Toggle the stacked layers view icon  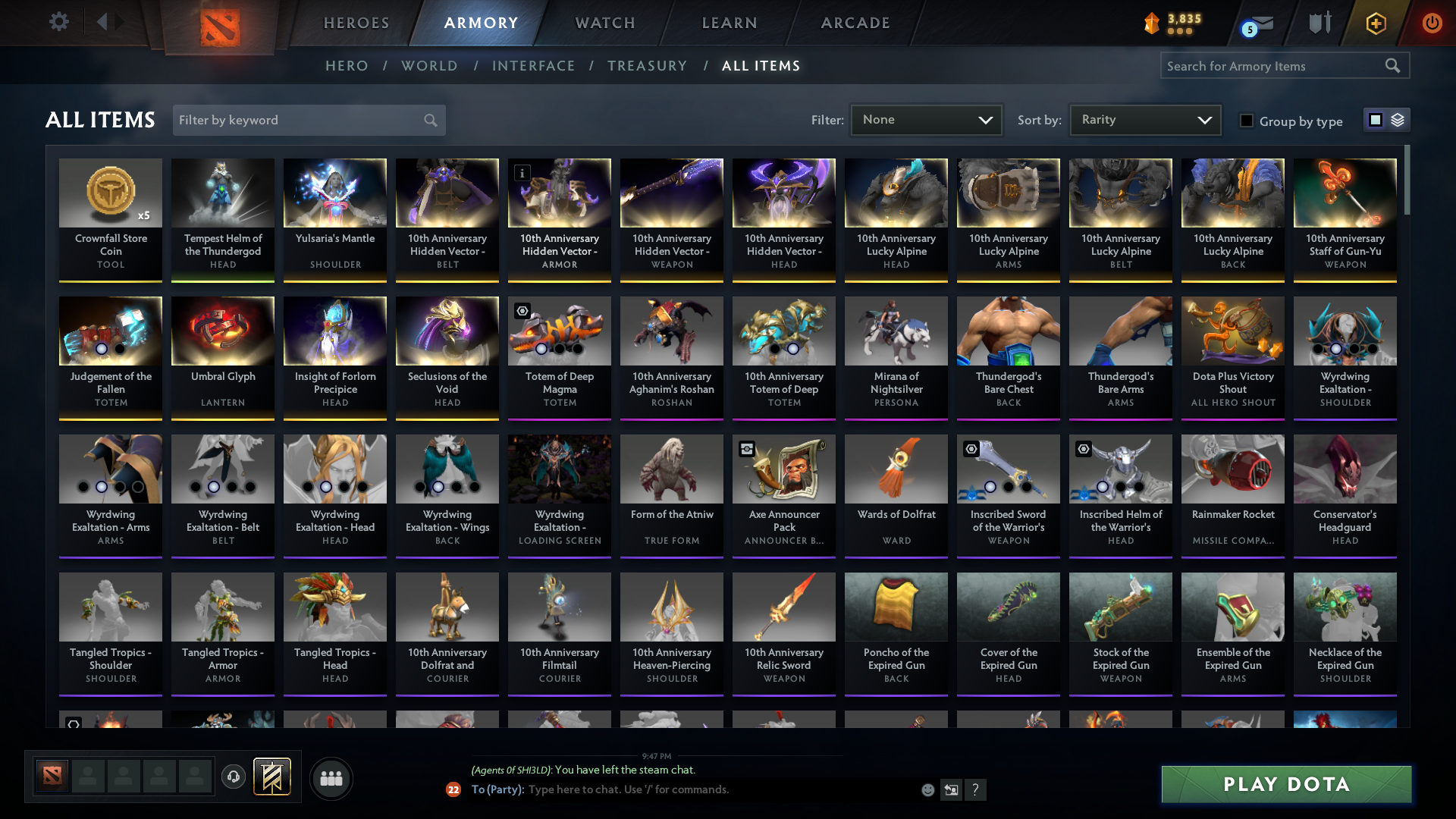(x=1397, y=120)
